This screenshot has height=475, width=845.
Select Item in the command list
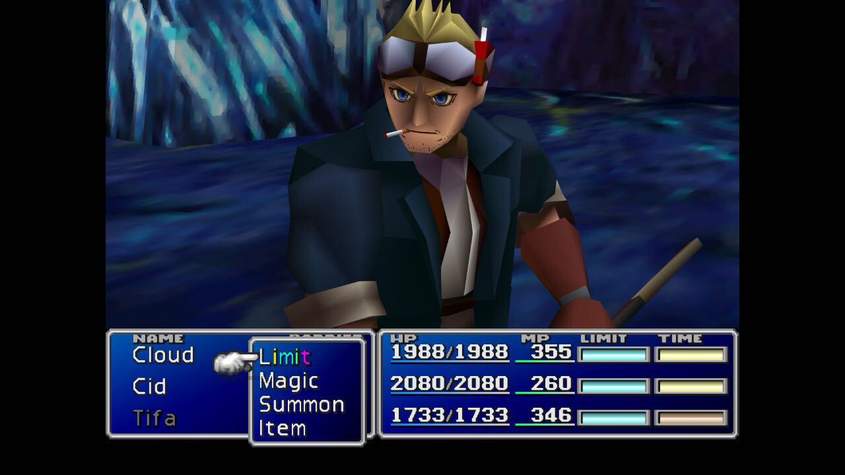point(282,428)
